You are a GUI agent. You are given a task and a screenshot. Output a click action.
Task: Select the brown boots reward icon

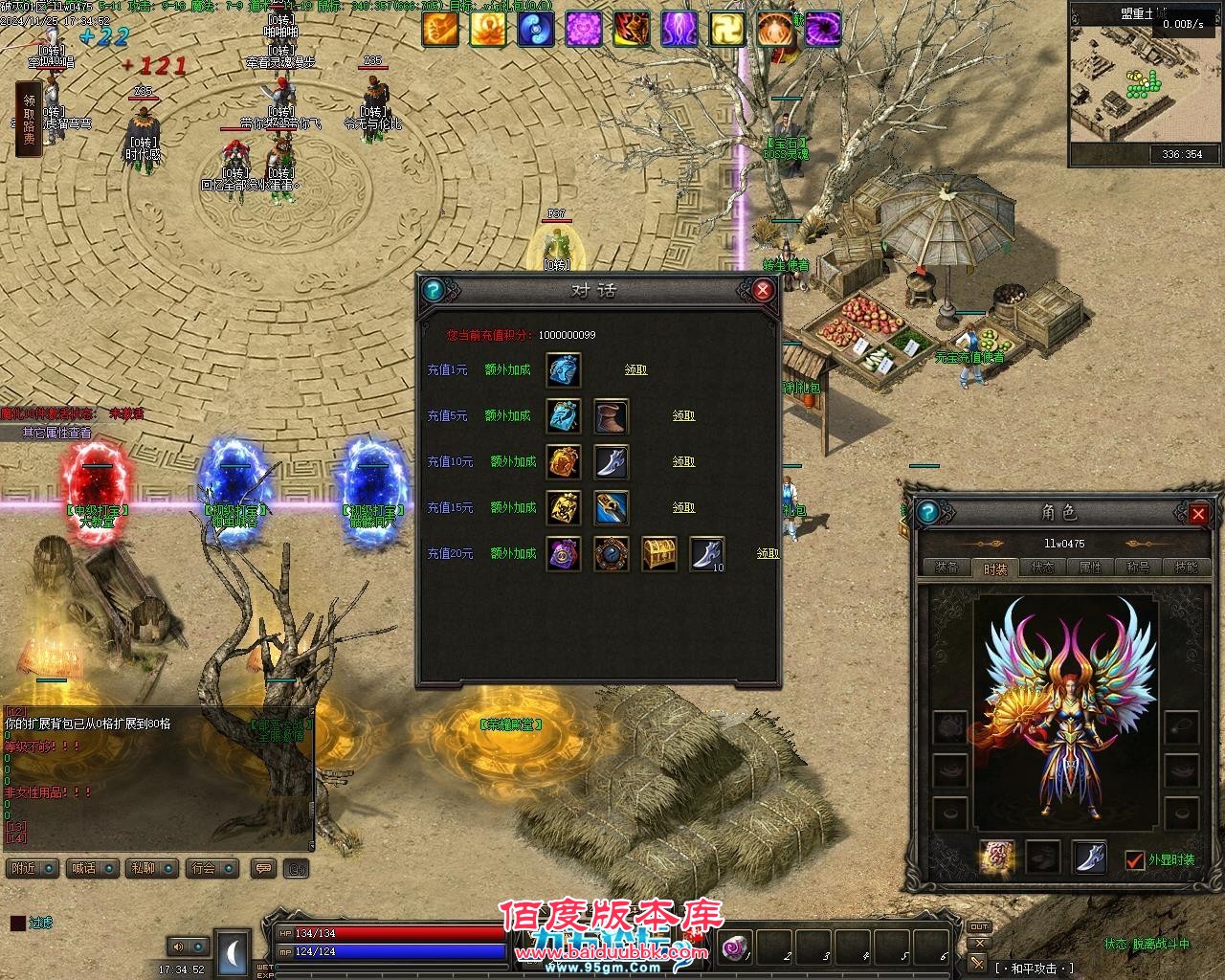click(612, 416)
